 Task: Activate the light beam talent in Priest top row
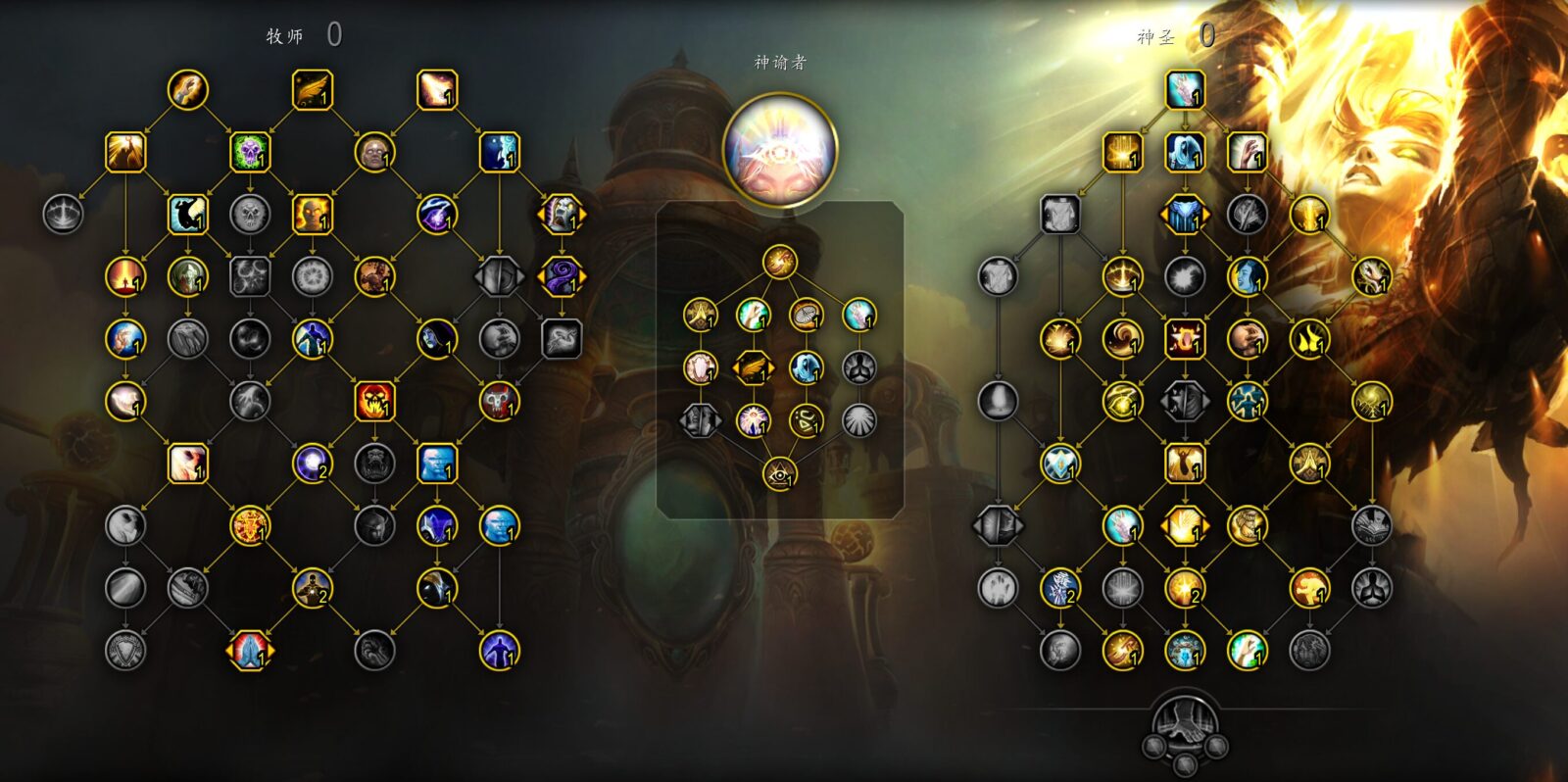437,90
